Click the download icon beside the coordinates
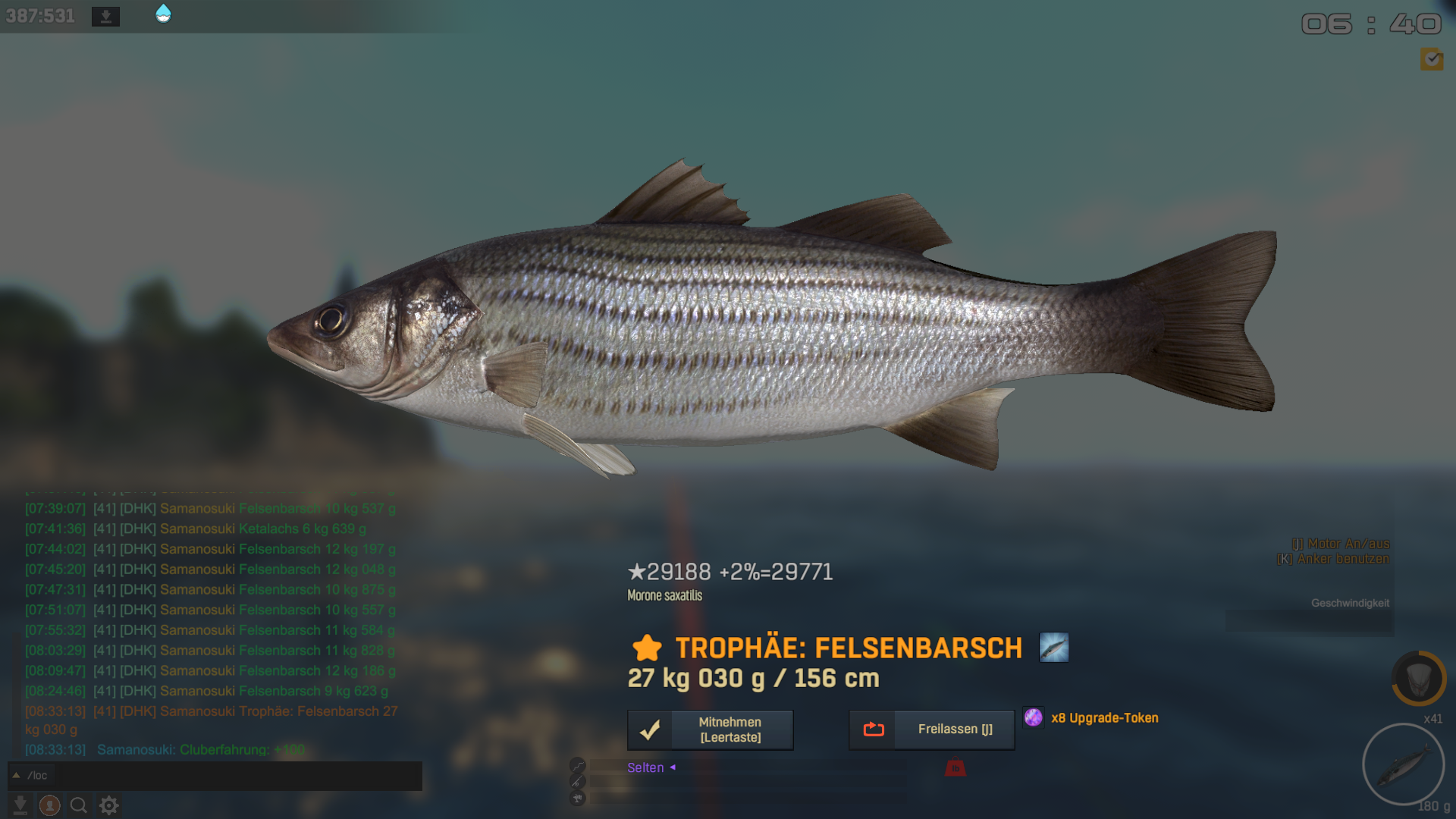The height and width of the screenshot is (819, 1456). (105, 16)
